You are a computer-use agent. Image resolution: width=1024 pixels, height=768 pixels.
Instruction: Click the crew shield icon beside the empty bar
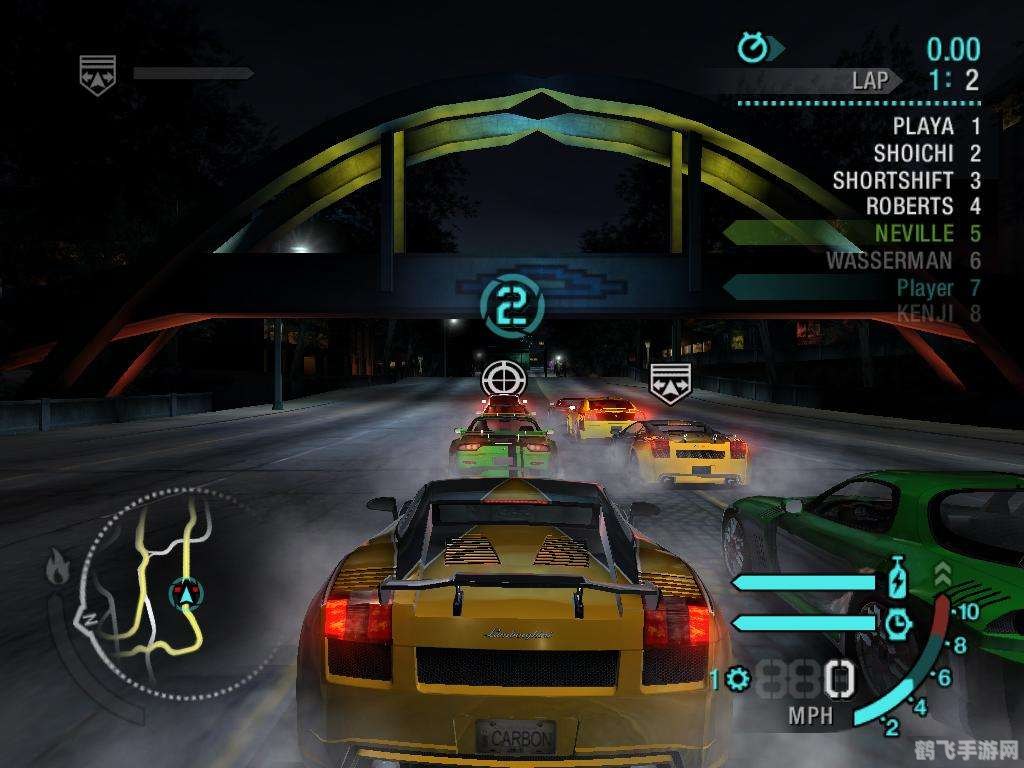click(x=98, y=72)
